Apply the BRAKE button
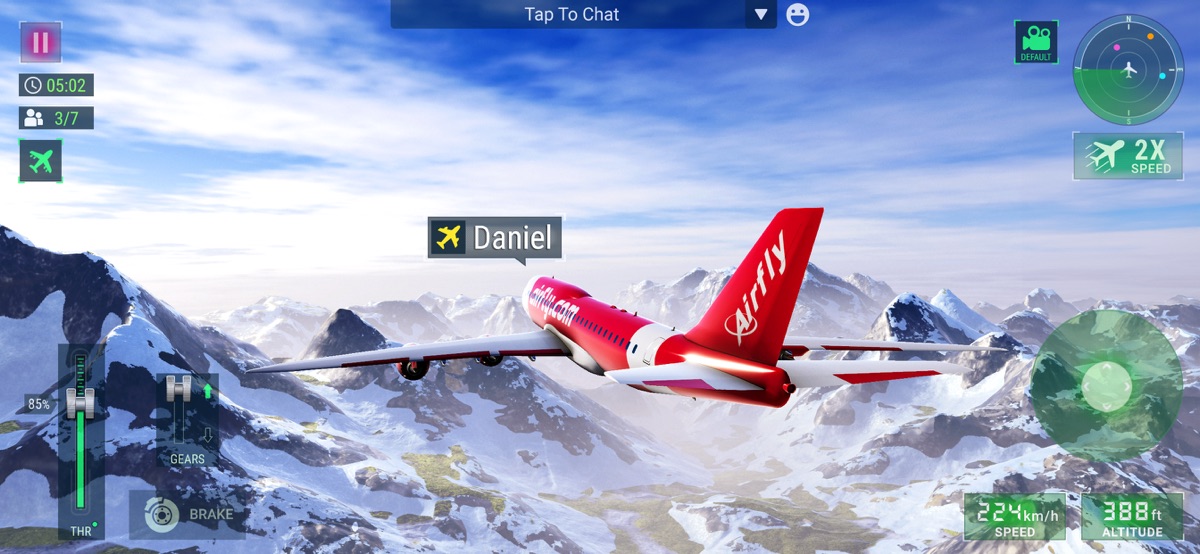The image size is (1200, 554). click(188, 515)
